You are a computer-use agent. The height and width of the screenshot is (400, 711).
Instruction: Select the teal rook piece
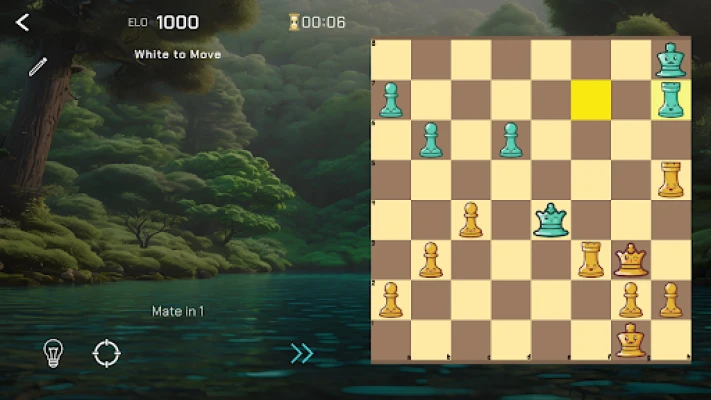click(670, 99)
